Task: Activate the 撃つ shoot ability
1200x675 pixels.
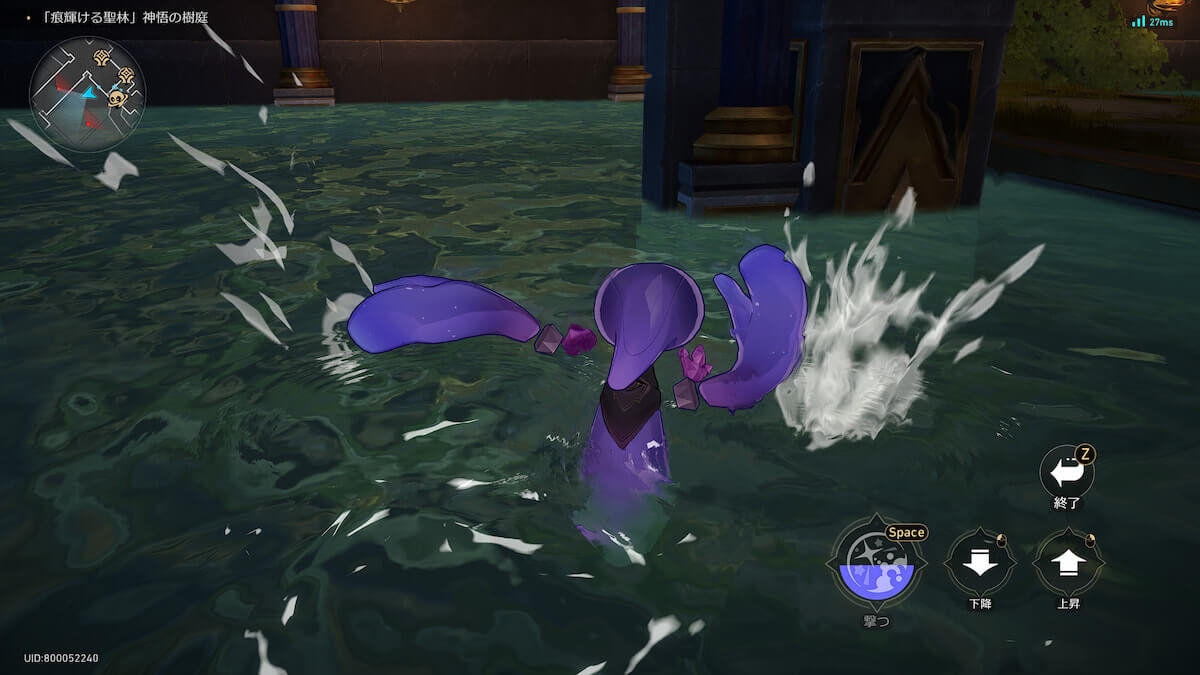Action: pos(876,564)
